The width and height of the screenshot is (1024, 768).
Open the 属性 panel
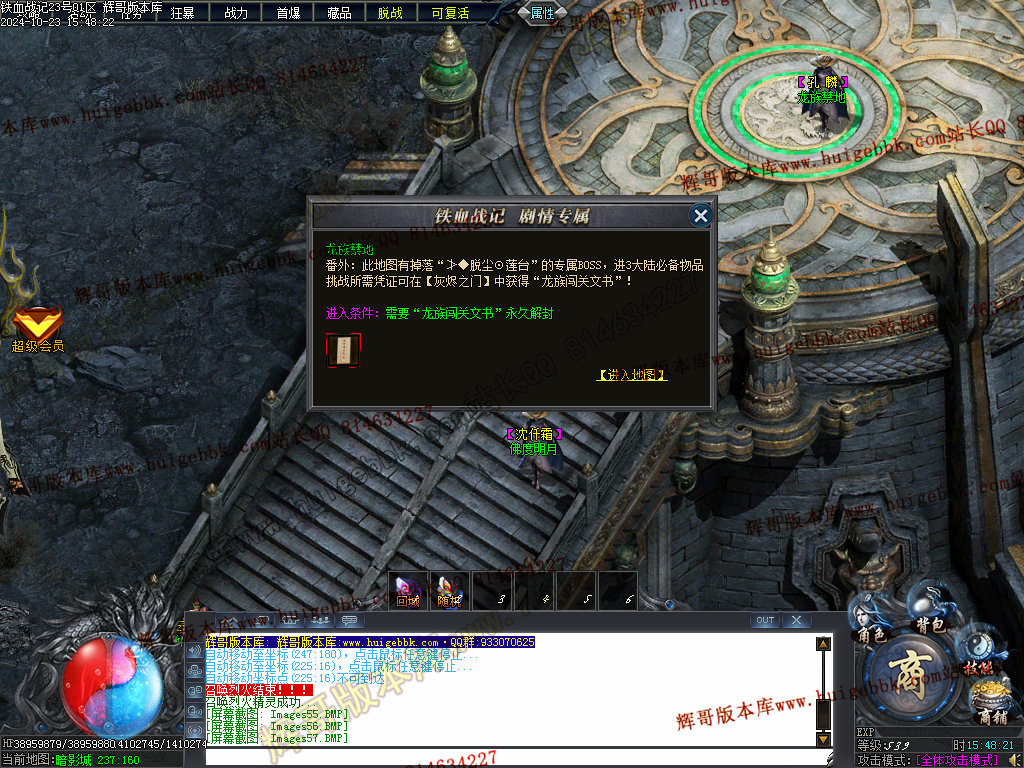pos(543,13)
